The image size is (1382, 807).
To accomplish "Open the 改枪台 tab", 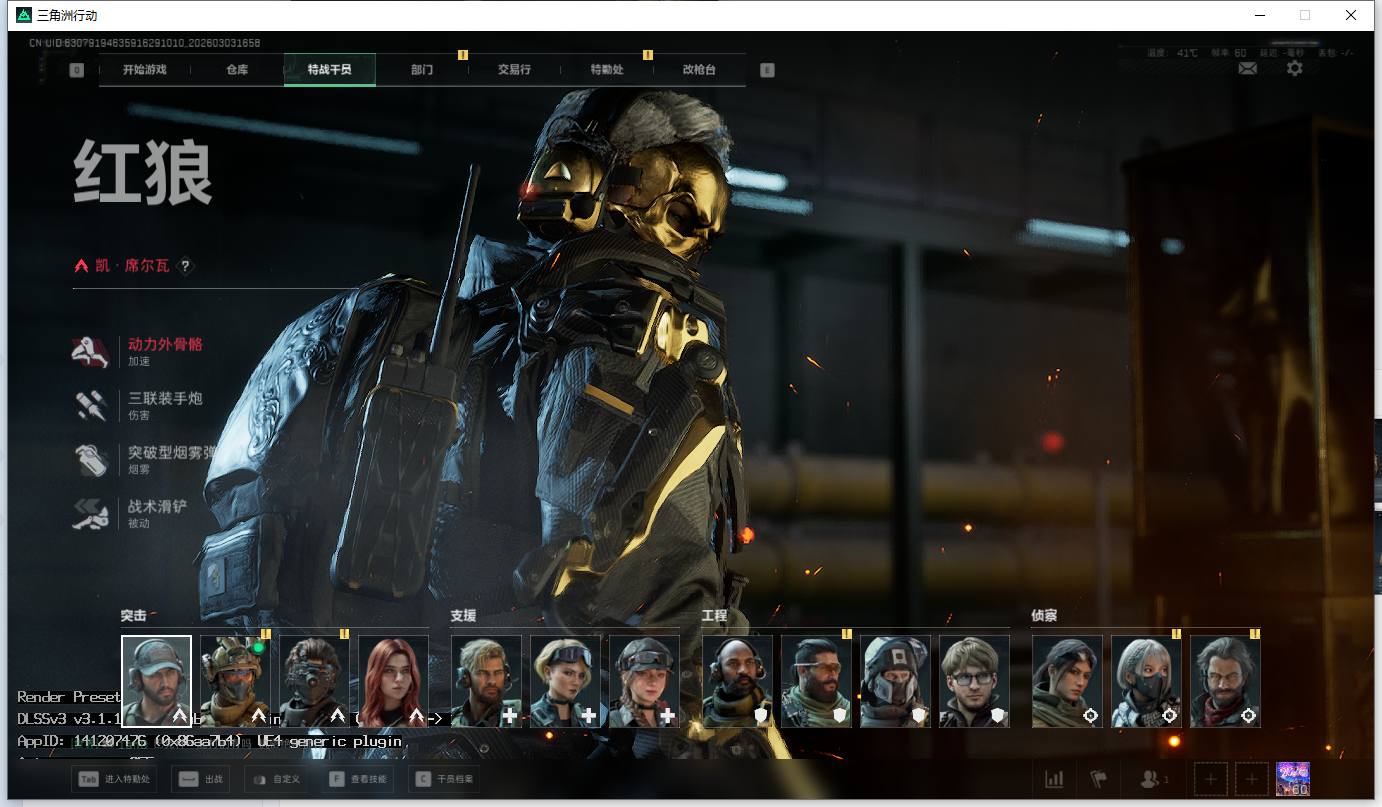I will (699, 70).
